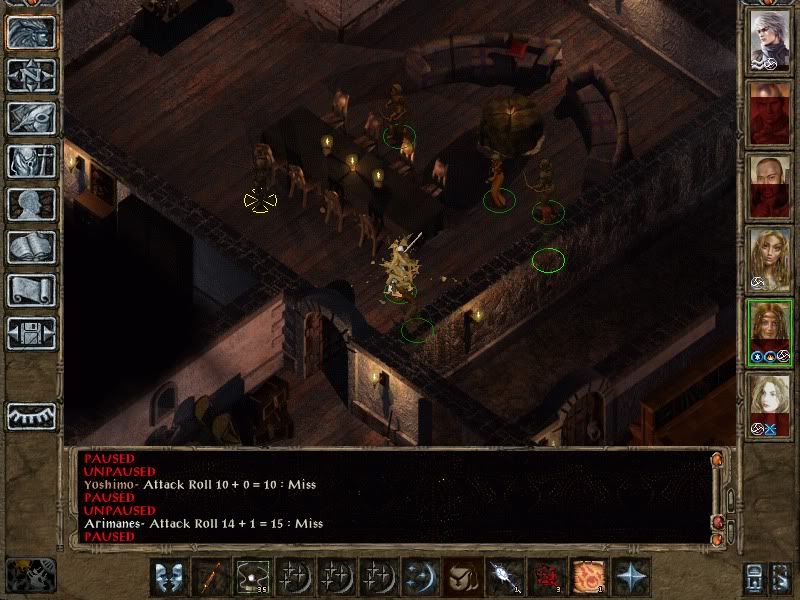800x600 pixels.
Task: Select the bald man's portrait
Action: [x=770, y=187]
